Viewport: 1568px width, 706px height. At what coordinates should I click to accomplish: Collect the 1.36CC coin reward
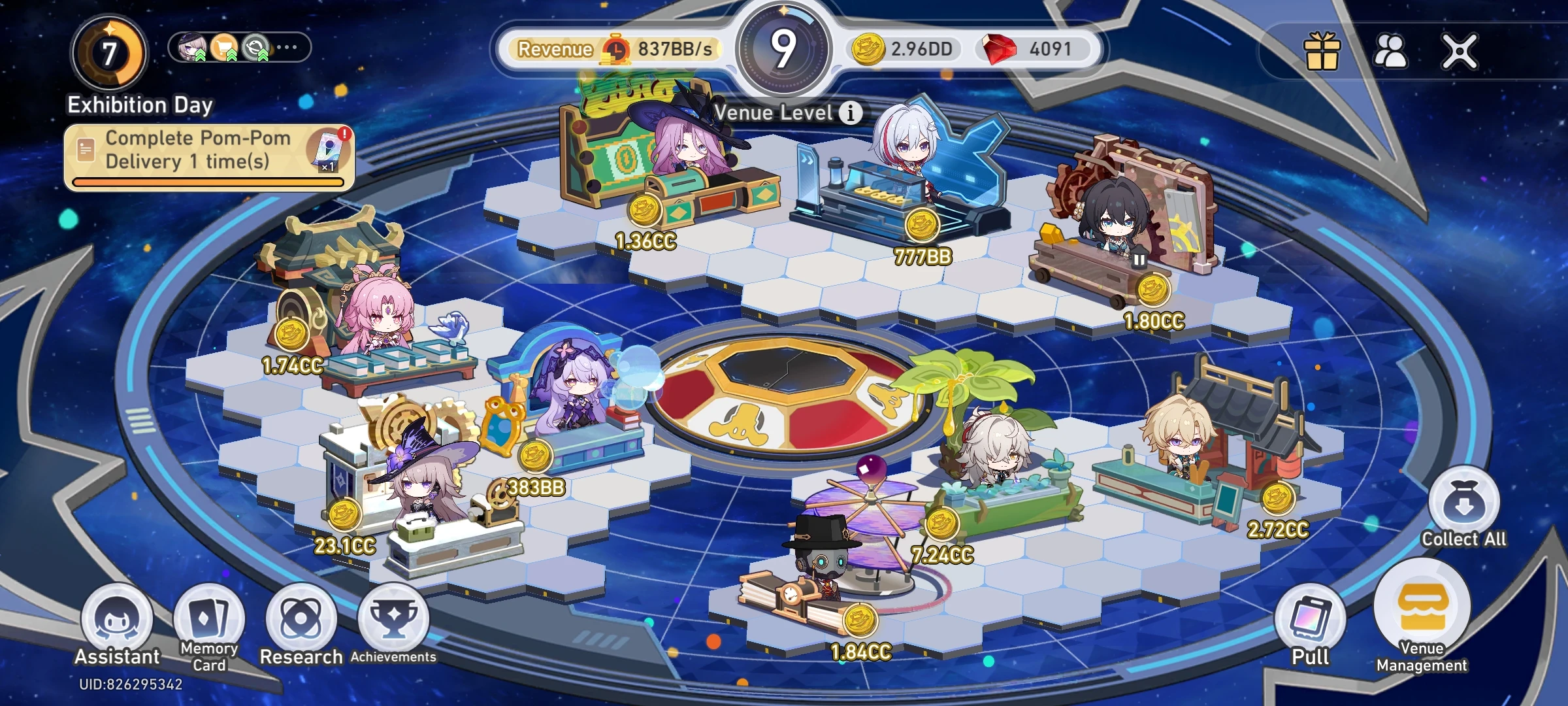point(644,211)
